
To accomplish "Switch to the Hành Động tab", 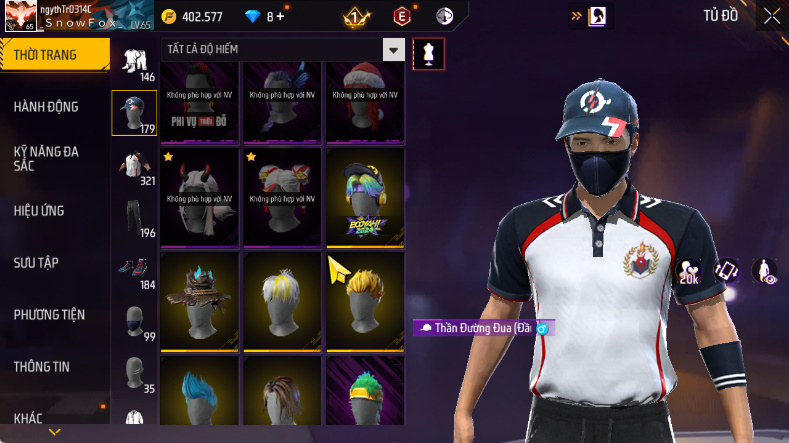I will coord(46,107).
